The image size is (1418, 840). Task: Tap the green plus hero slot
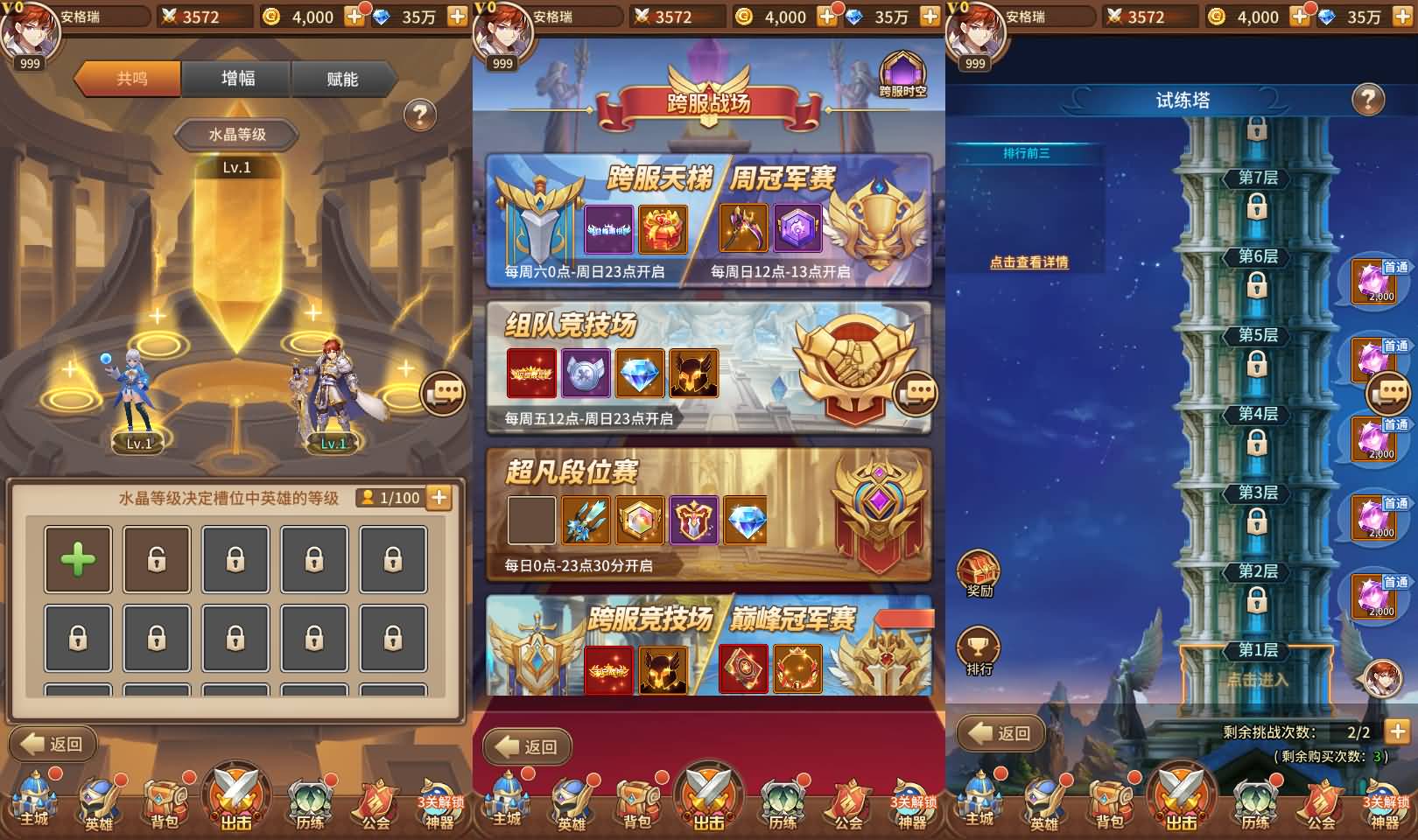point(77,558)
